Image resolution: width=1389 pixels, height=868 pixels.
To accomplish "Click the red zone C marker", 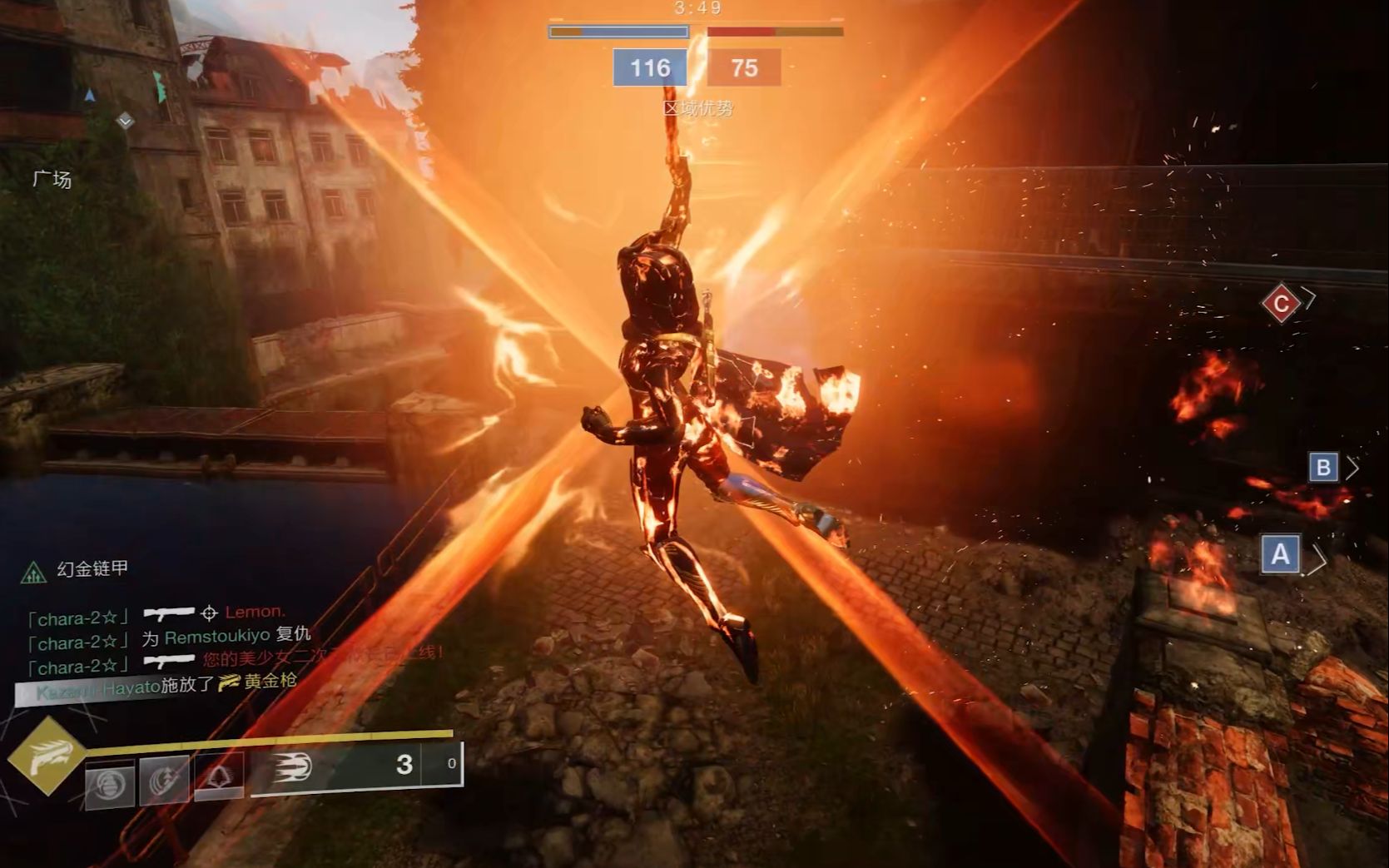I will click(1281, 304).
